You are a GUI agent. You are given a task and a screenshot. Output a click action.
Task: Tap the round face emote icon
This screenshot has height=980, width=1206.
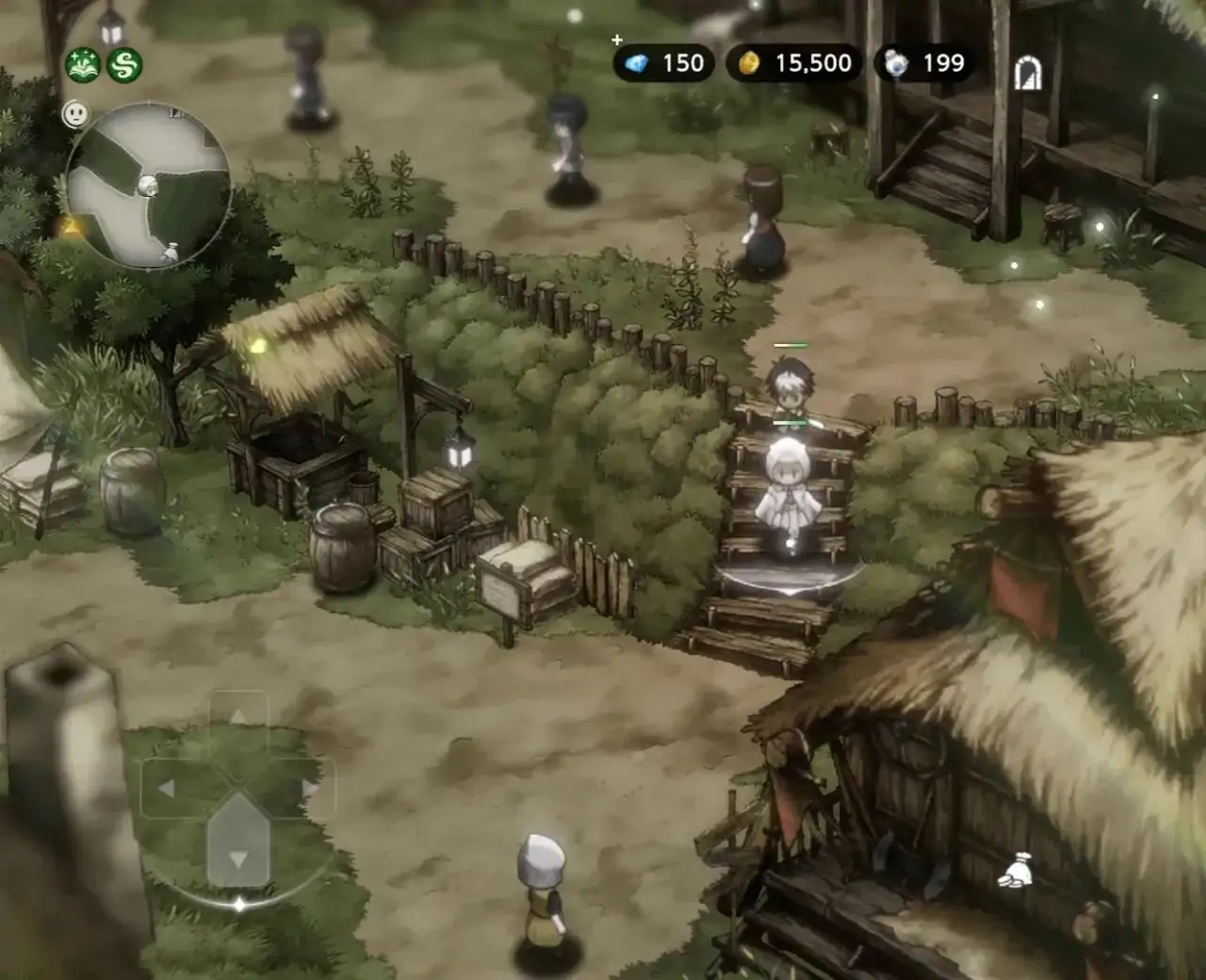[x=75, y=115]
